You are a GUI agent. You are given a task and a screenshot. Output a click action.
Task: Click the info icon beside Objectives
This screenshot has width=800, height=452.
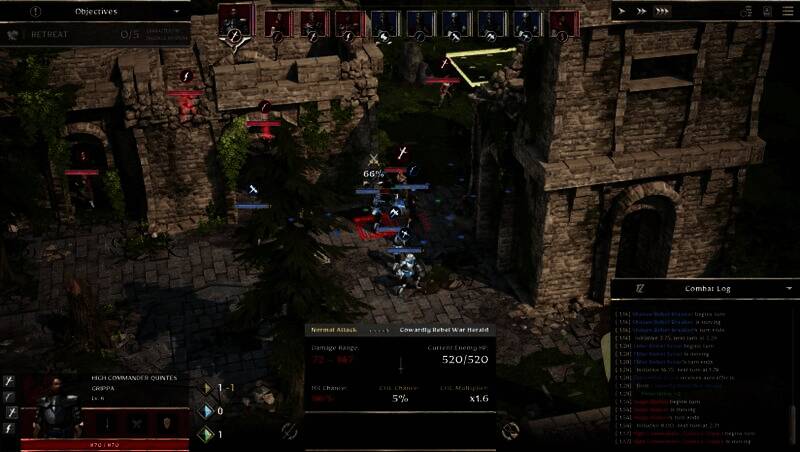[x=36, y=12]
